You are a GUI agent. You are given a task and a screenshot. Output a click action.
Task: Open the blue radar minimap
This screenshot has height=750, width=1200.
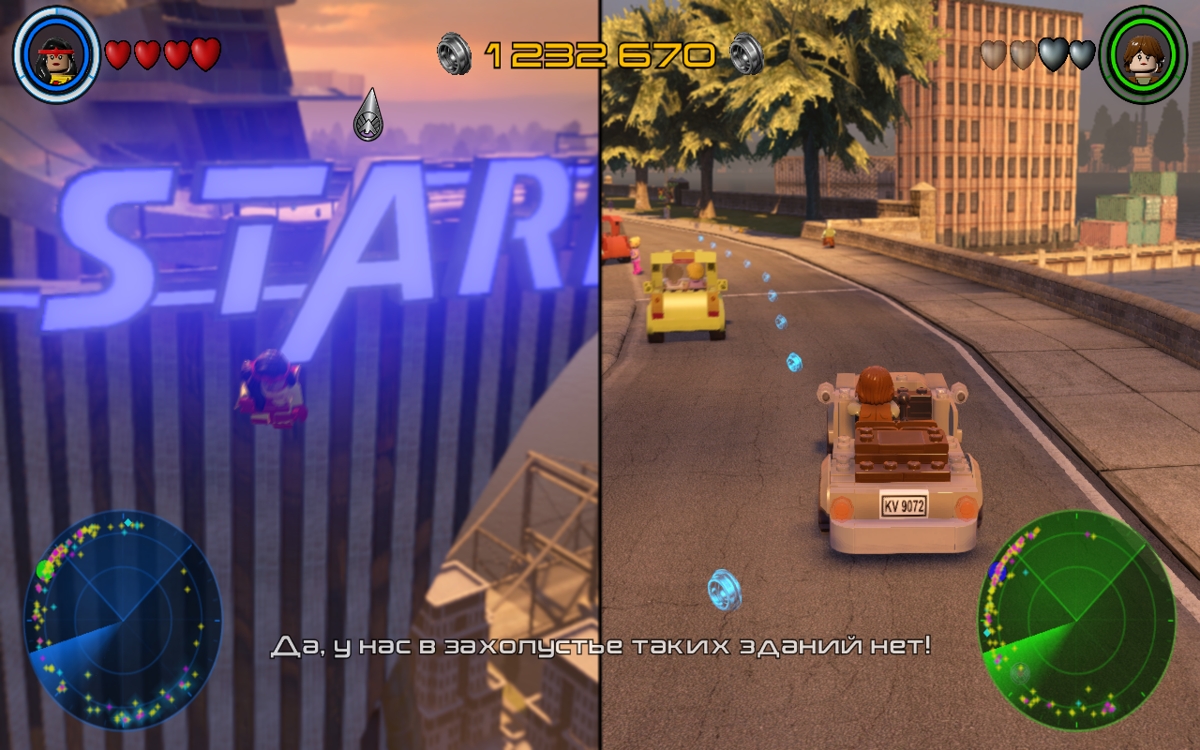[x=122, y=619]
